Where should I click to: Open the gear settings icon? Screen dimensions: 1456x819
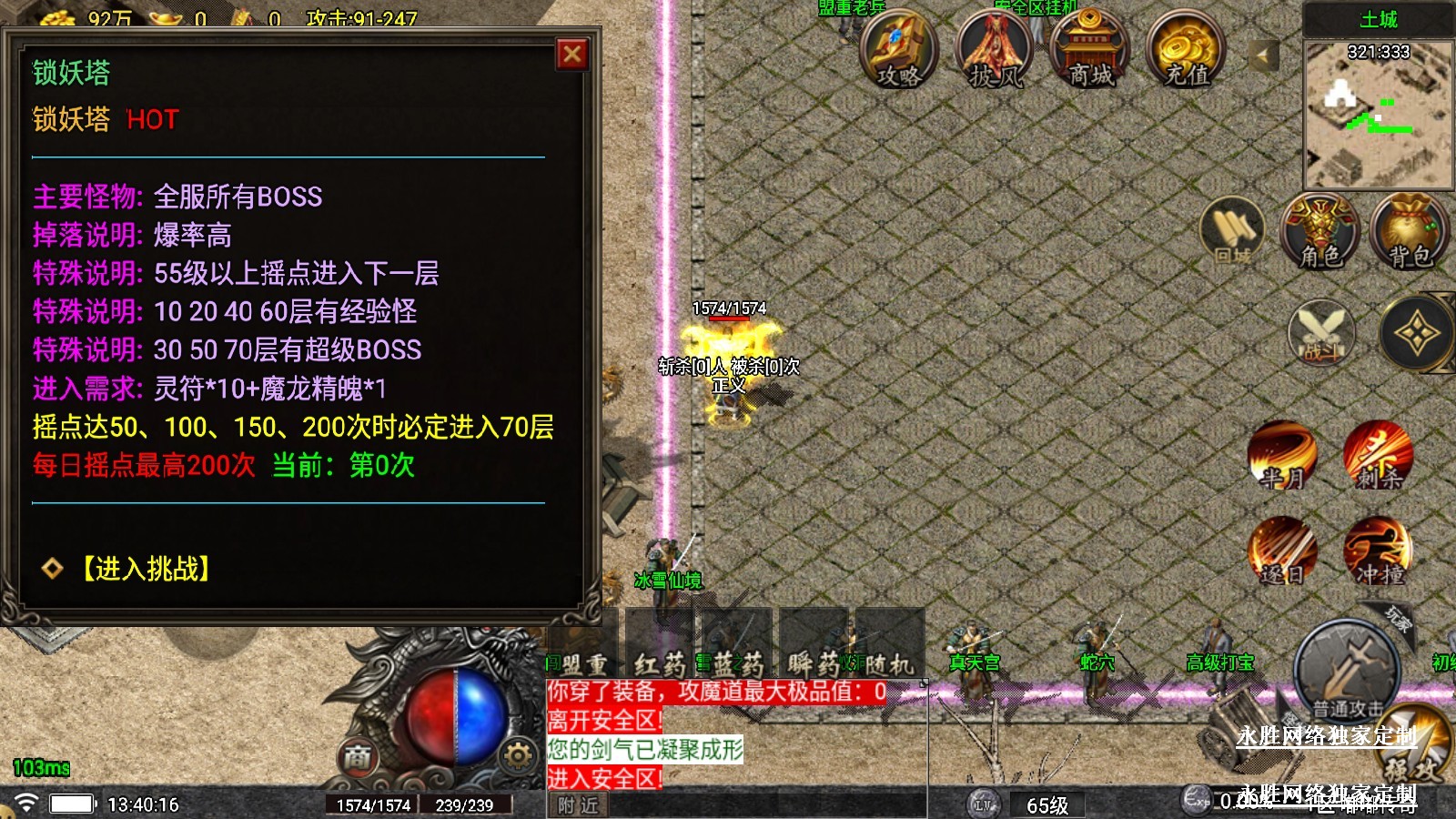[x=517, y=754]
